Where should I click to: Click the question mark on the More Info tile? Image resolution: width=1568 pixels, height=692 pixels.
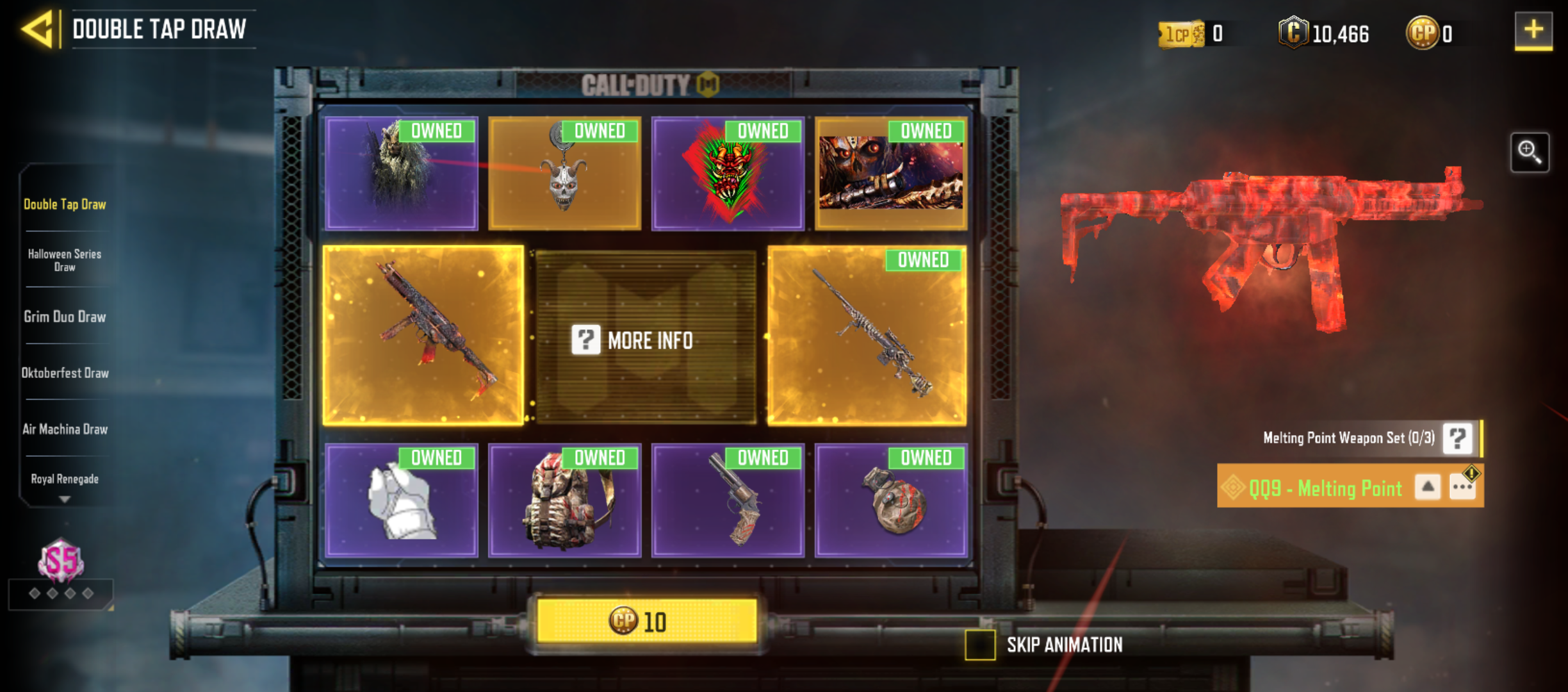[x=586, y=340]
